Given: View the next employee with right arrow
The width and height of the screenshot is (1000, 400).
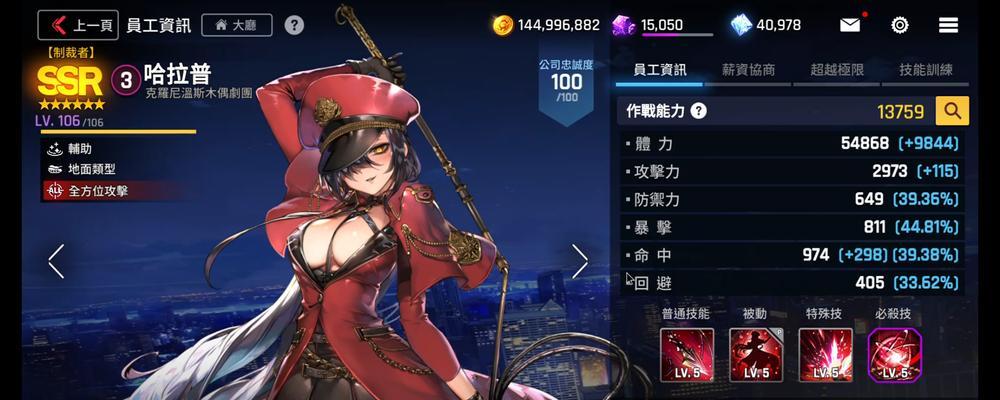Looking at the screenshot, I should tap(580, 261).
